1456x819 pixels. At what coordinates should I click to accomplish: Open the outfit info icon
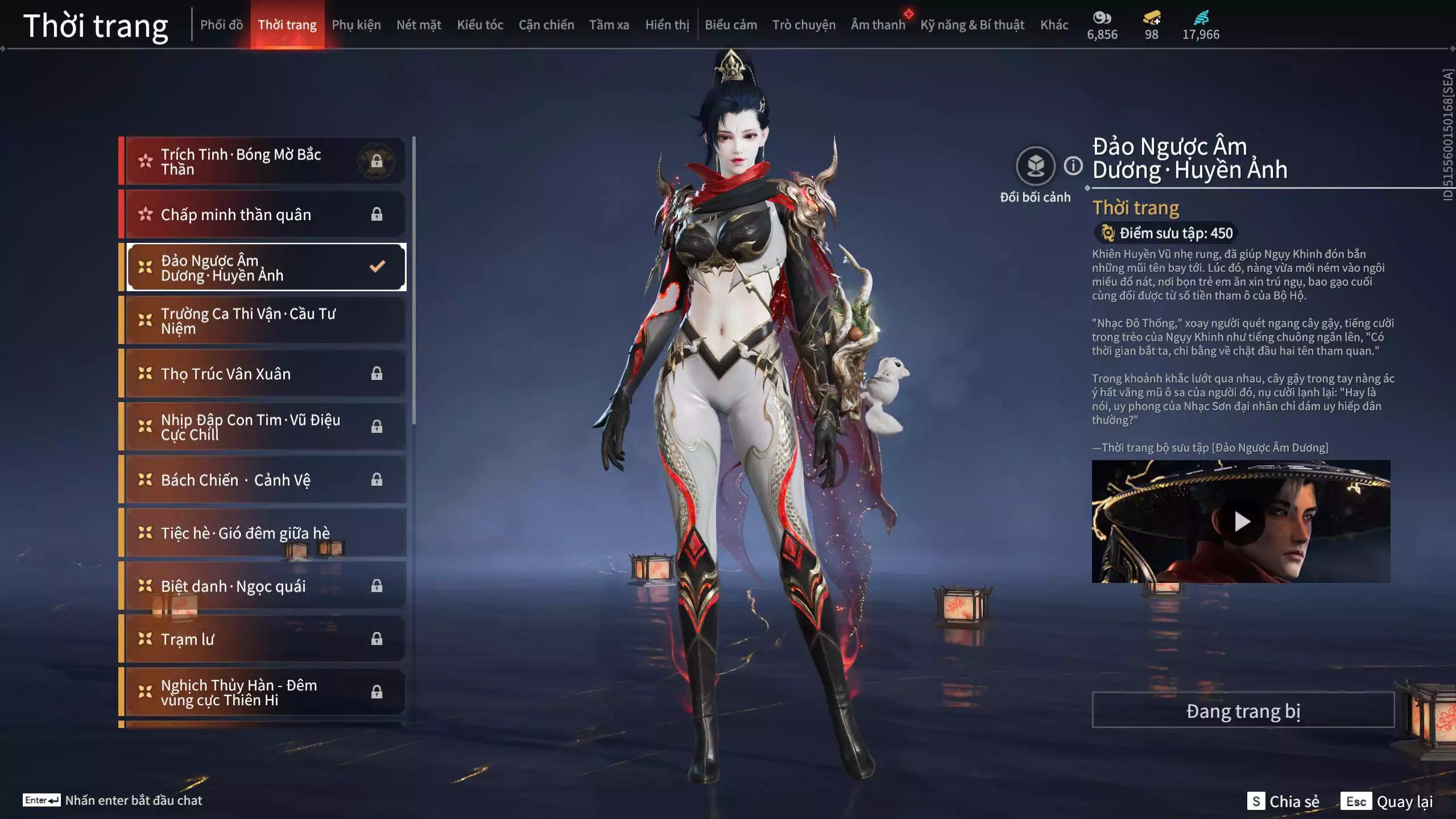point(1073,166)
